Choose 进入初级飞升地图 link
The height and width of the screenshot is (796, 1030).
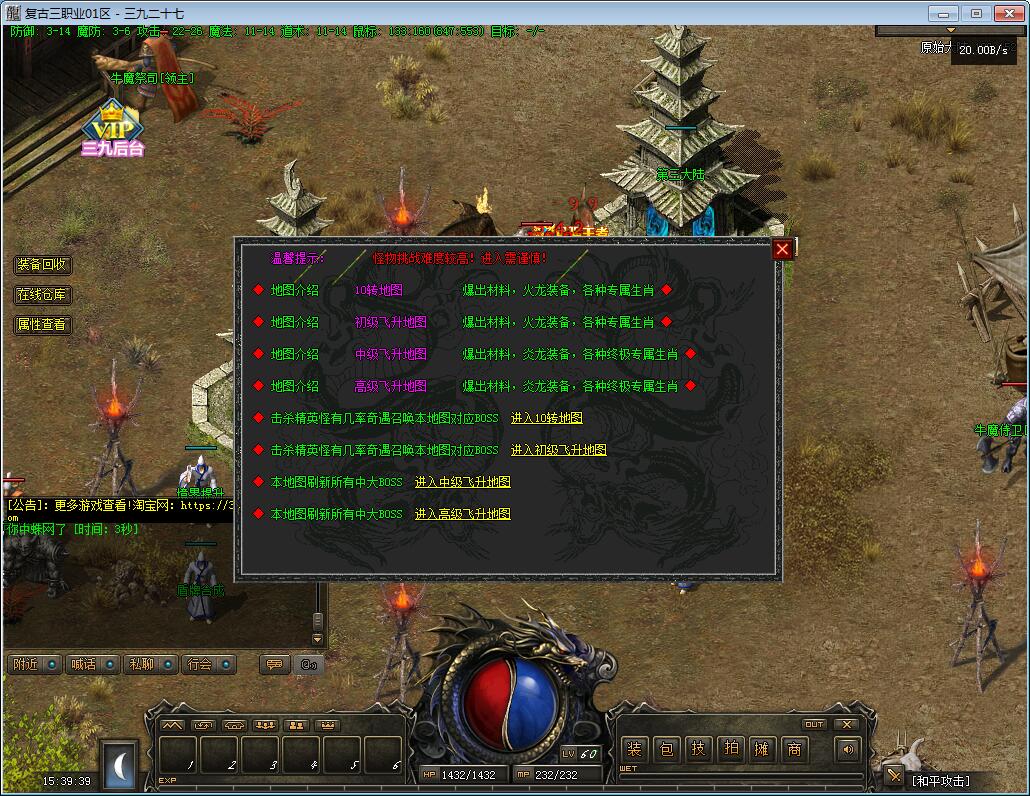pos(558,450)
